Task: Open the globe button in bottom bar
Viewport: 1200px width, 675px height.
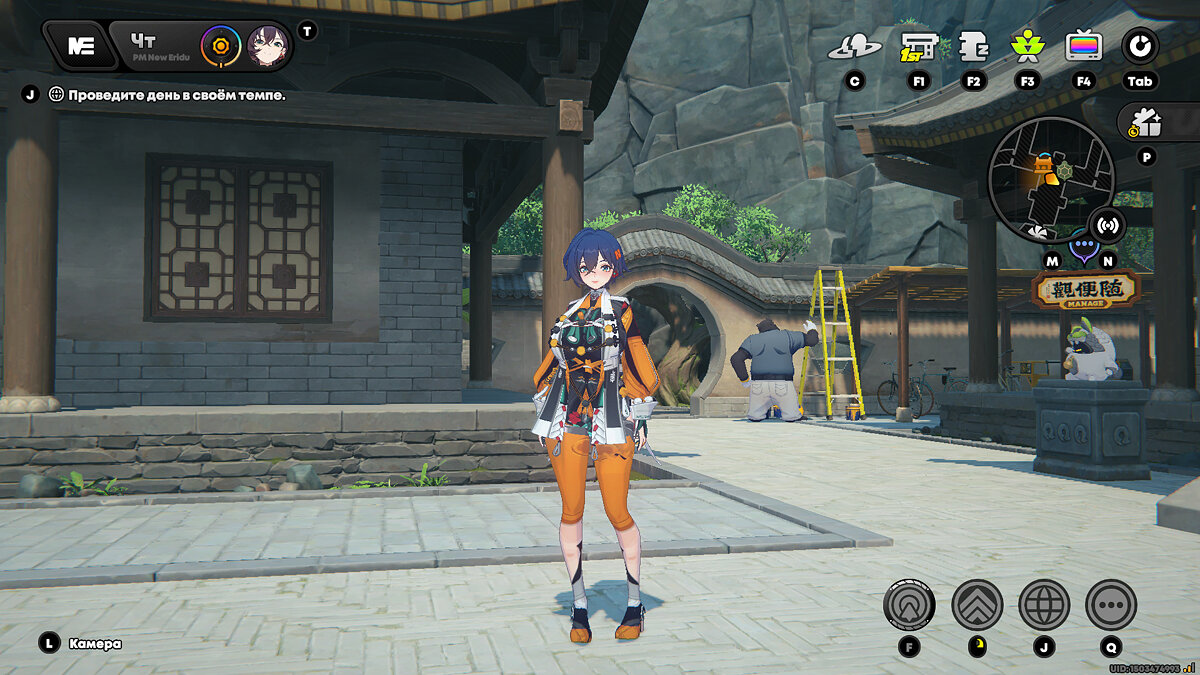Action: click(x=1044, y=604)
